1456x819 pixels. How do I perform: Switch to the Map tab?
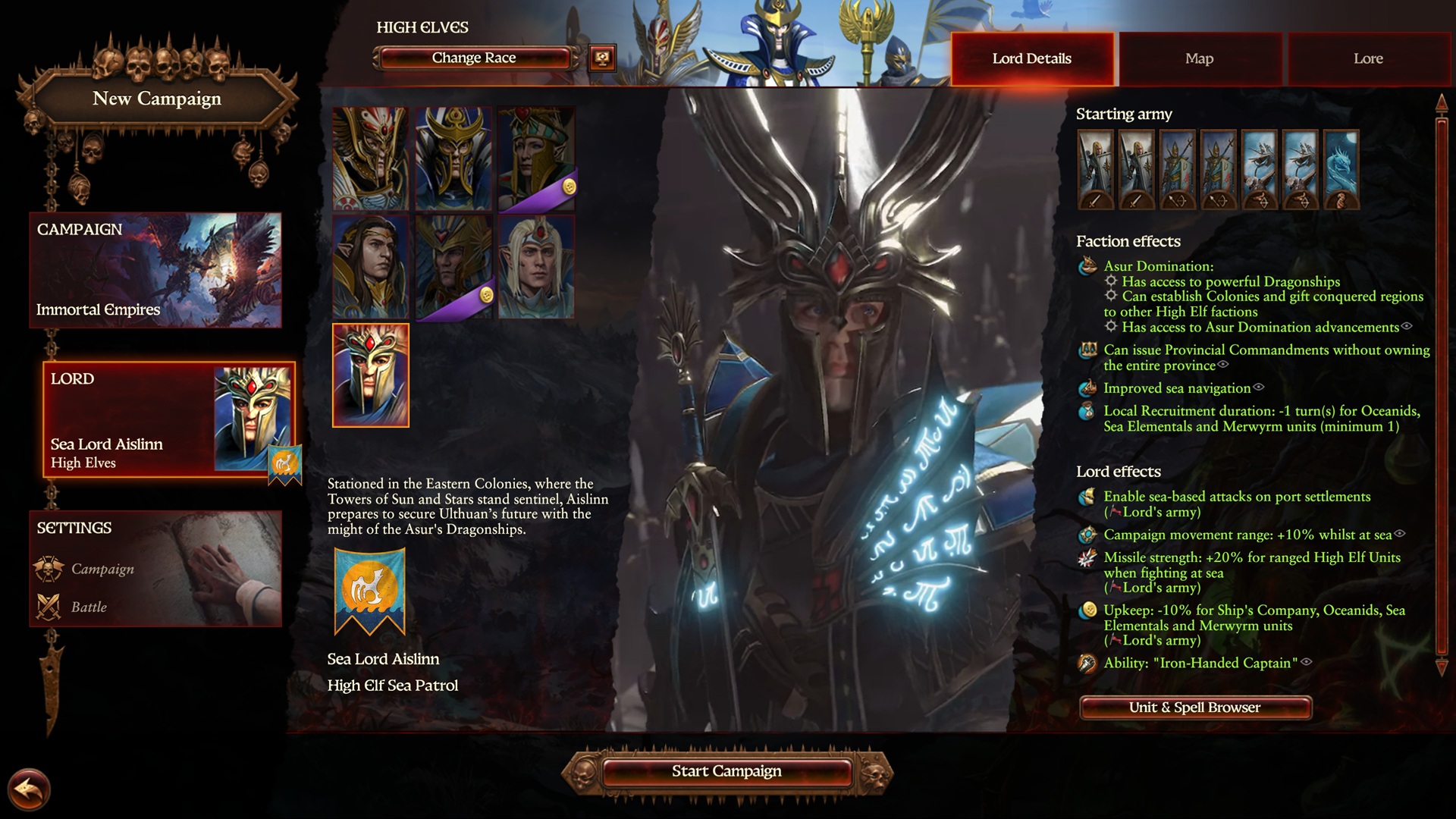coord(1199,58)
